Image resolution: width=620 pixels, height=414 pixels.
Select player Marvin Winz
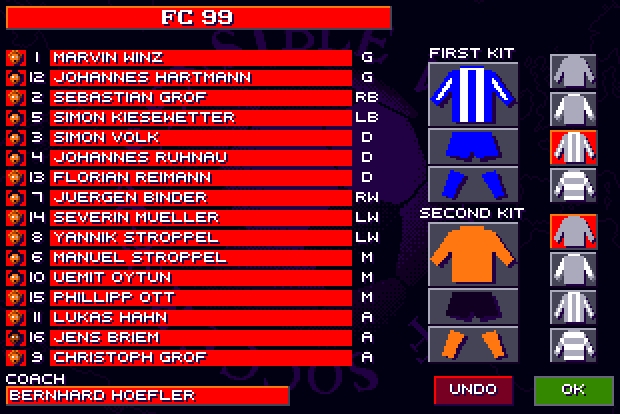coord(200,57)
